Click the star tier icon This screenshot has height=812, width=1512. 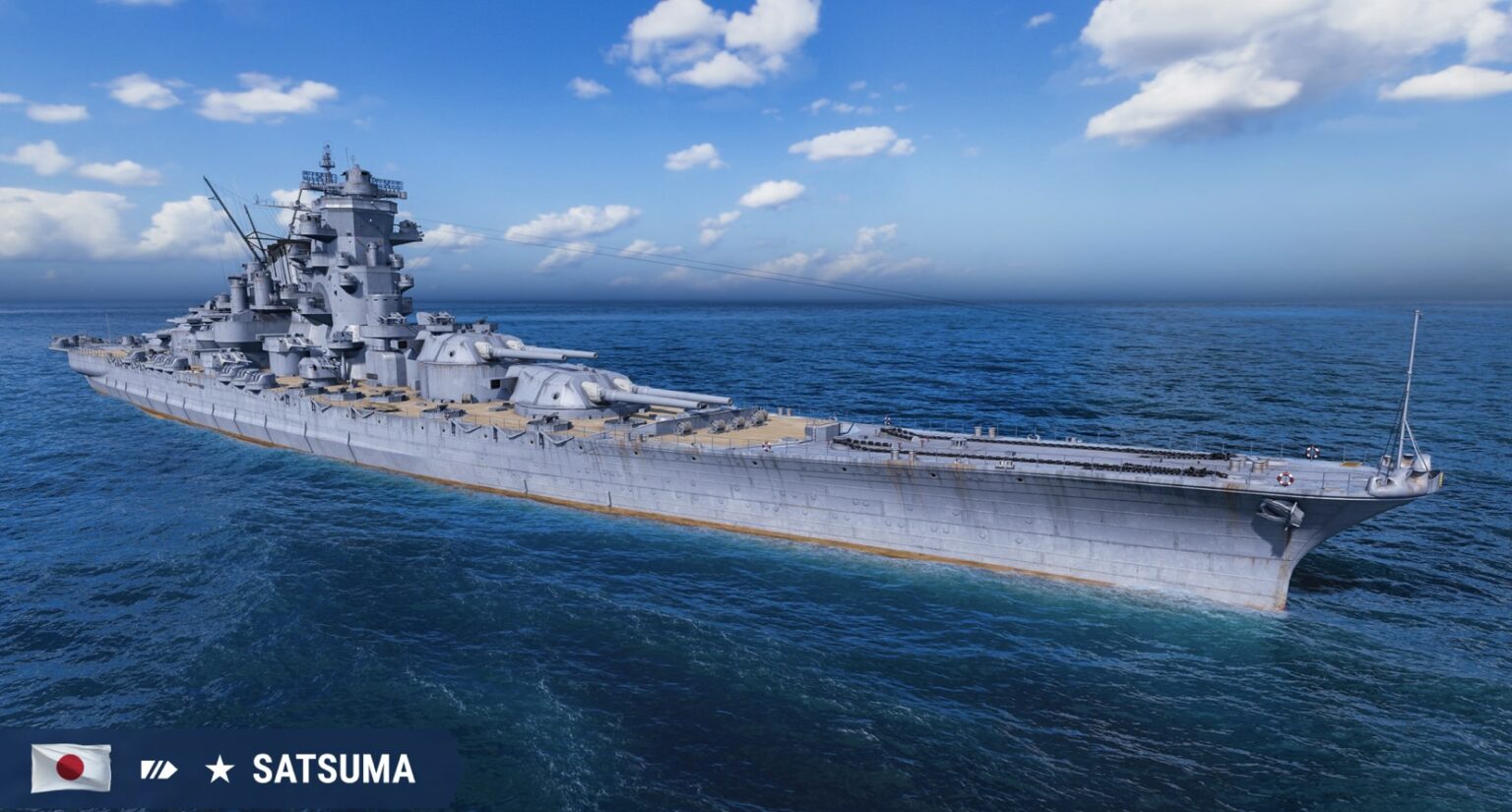click(220, 770)
